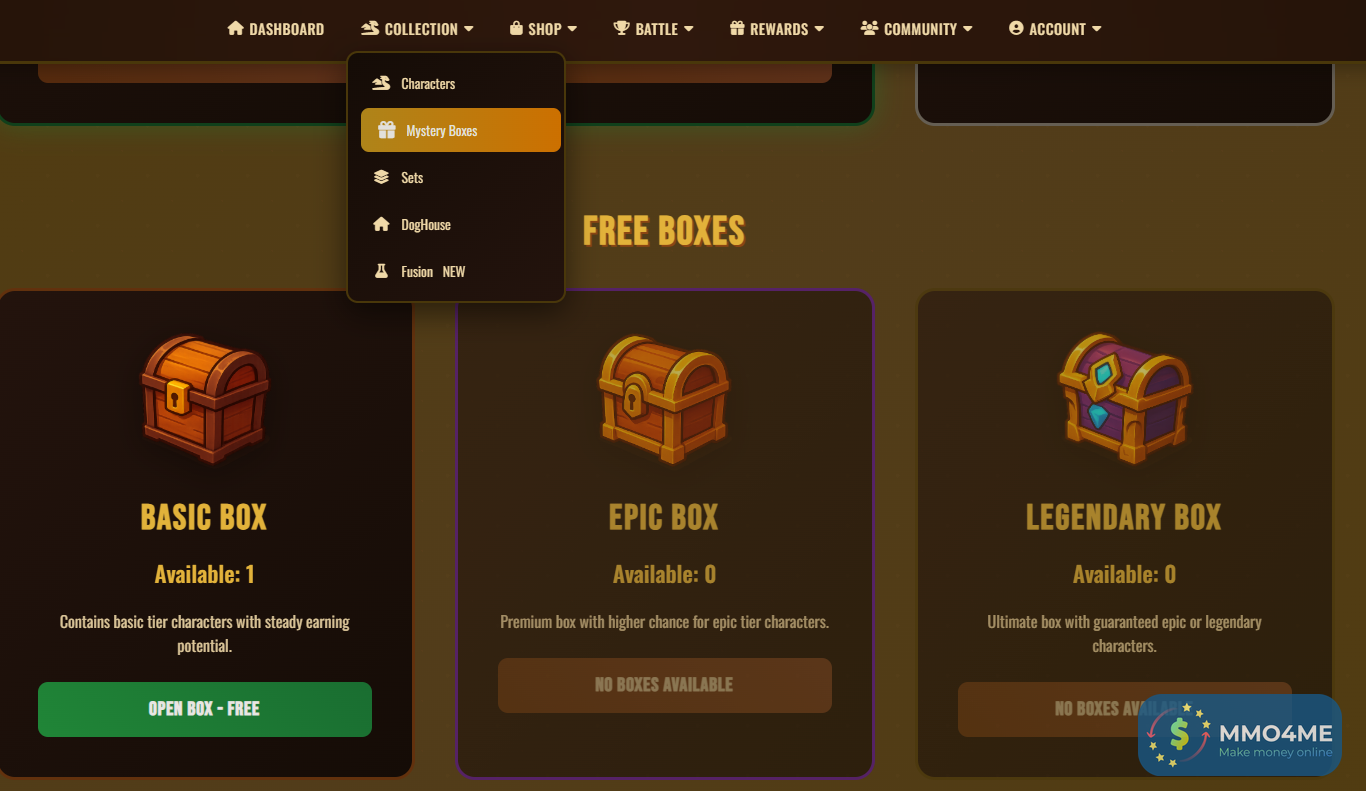Image resolution: width=1366 pixels, height=791 pixels.
Task: Toggle the Collection dropdown menu
Action: 417,29
